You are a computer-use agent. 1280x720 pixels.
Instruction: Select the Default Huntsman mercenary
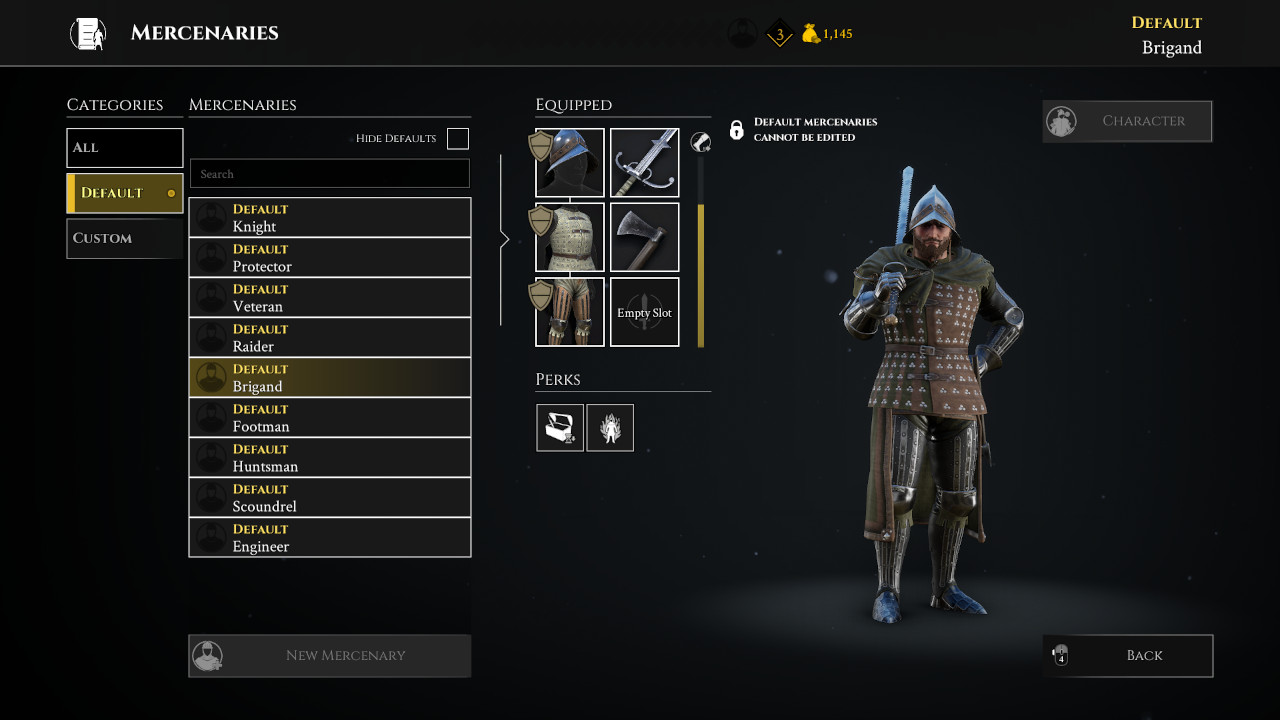point(330,457)
